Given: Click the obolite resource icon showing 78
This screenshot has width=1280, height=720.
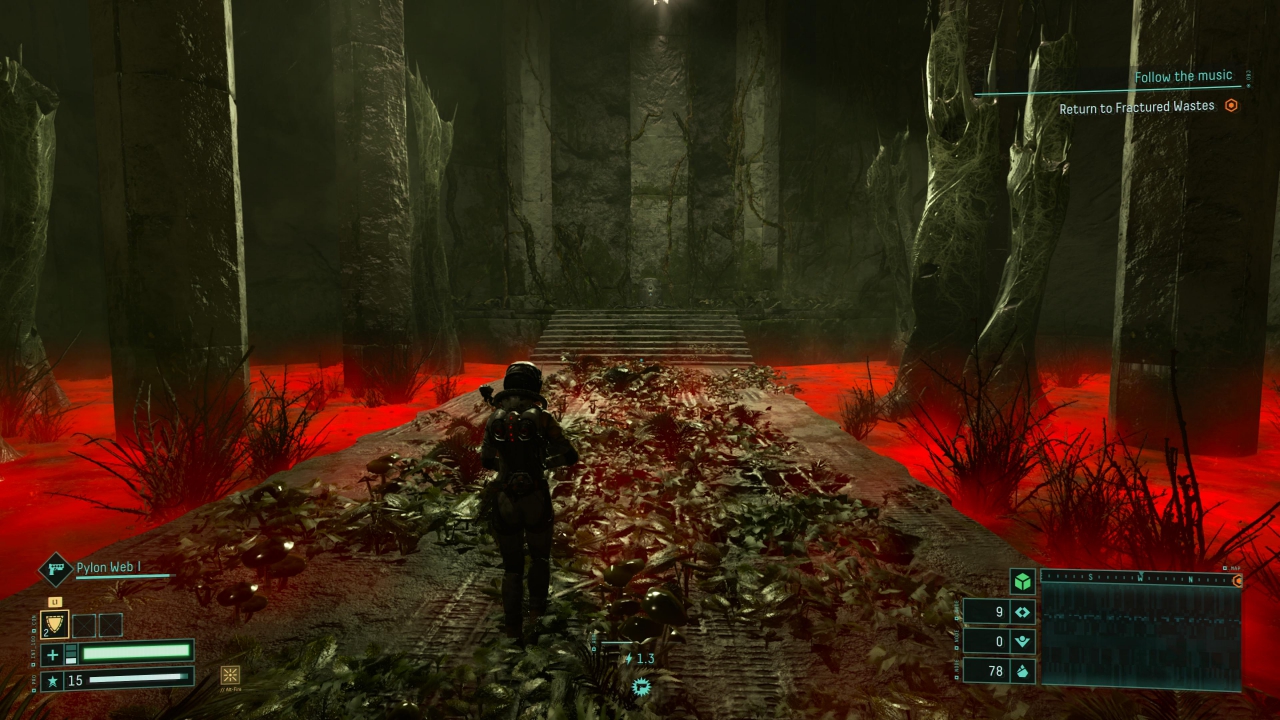Looking at the screenshot, I should tap(1022, 671).
